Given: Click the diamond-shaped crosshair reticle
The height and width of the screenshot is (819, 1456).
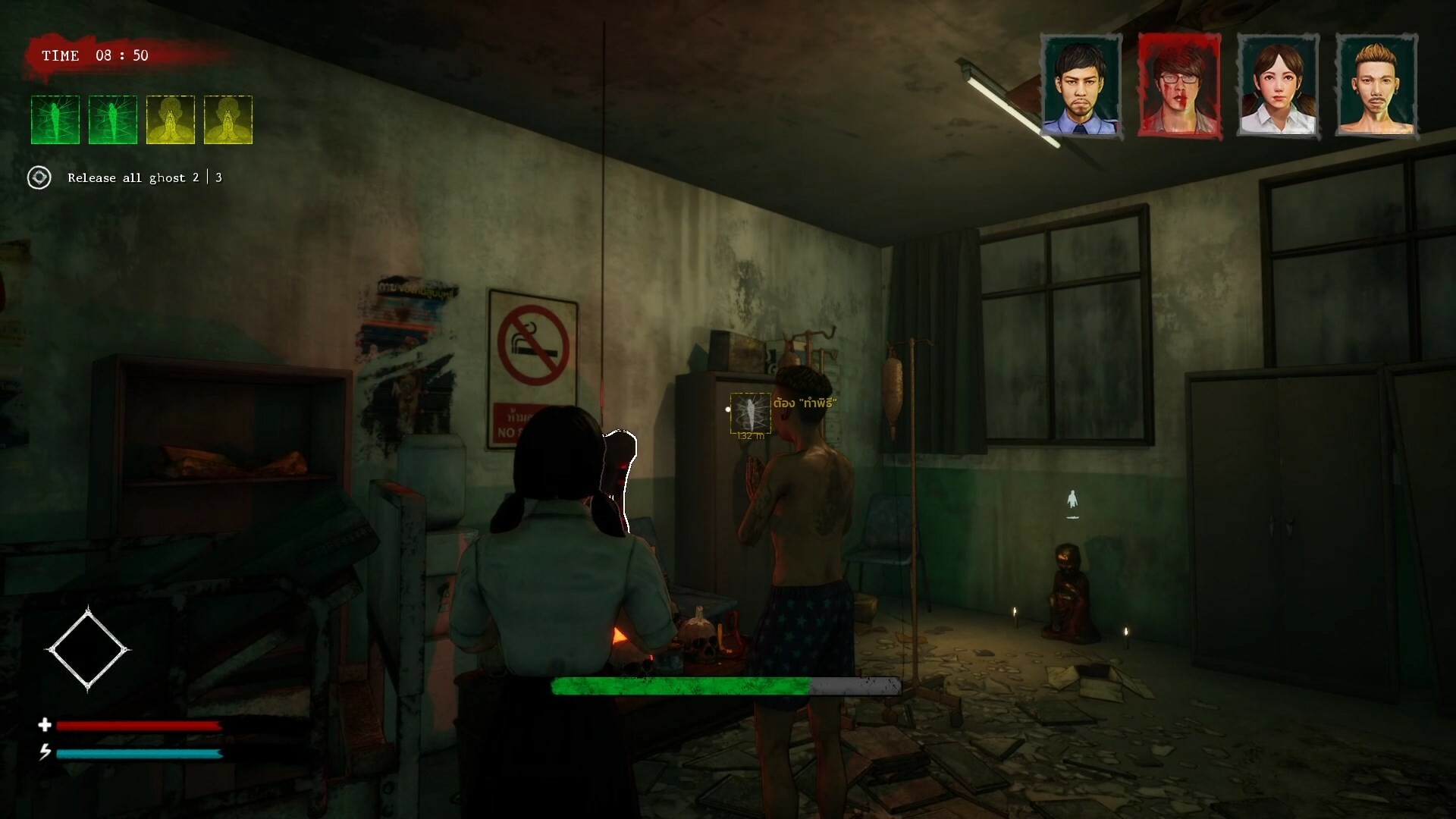Looking at the screenshot, I should click(x=87, y=649).
